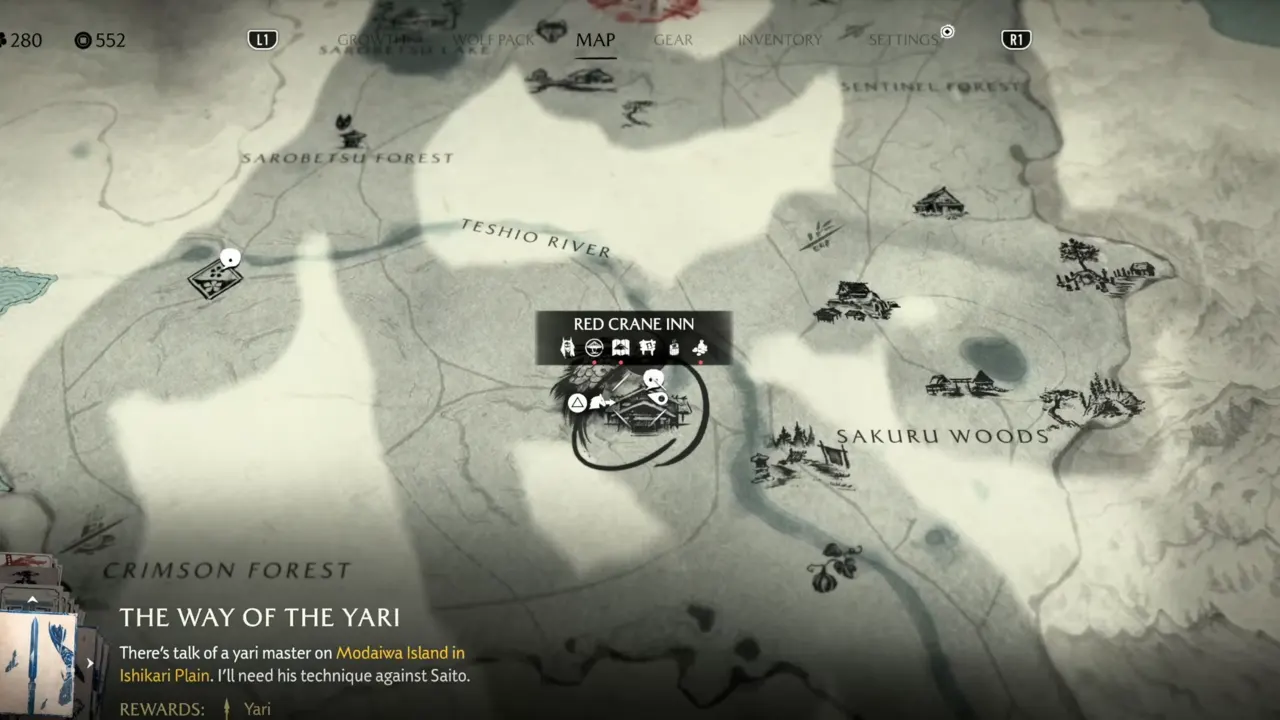The width and height of the screenshot is (1280, 720).
Task: Switch to the Gear tab
Action: click(x=673, y=40)
